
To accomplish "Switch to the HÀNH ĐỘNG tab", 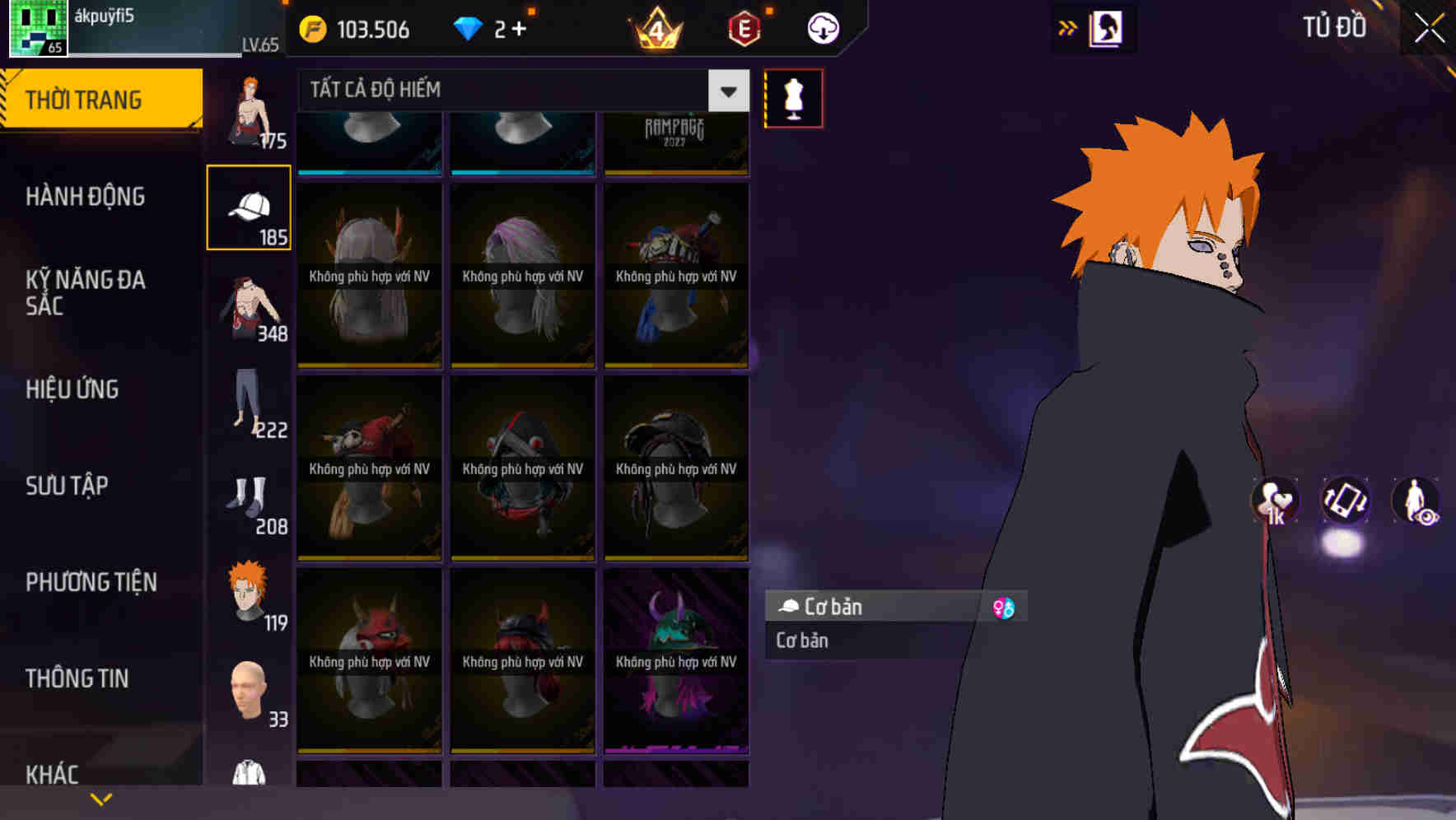I will coord(87,197).
